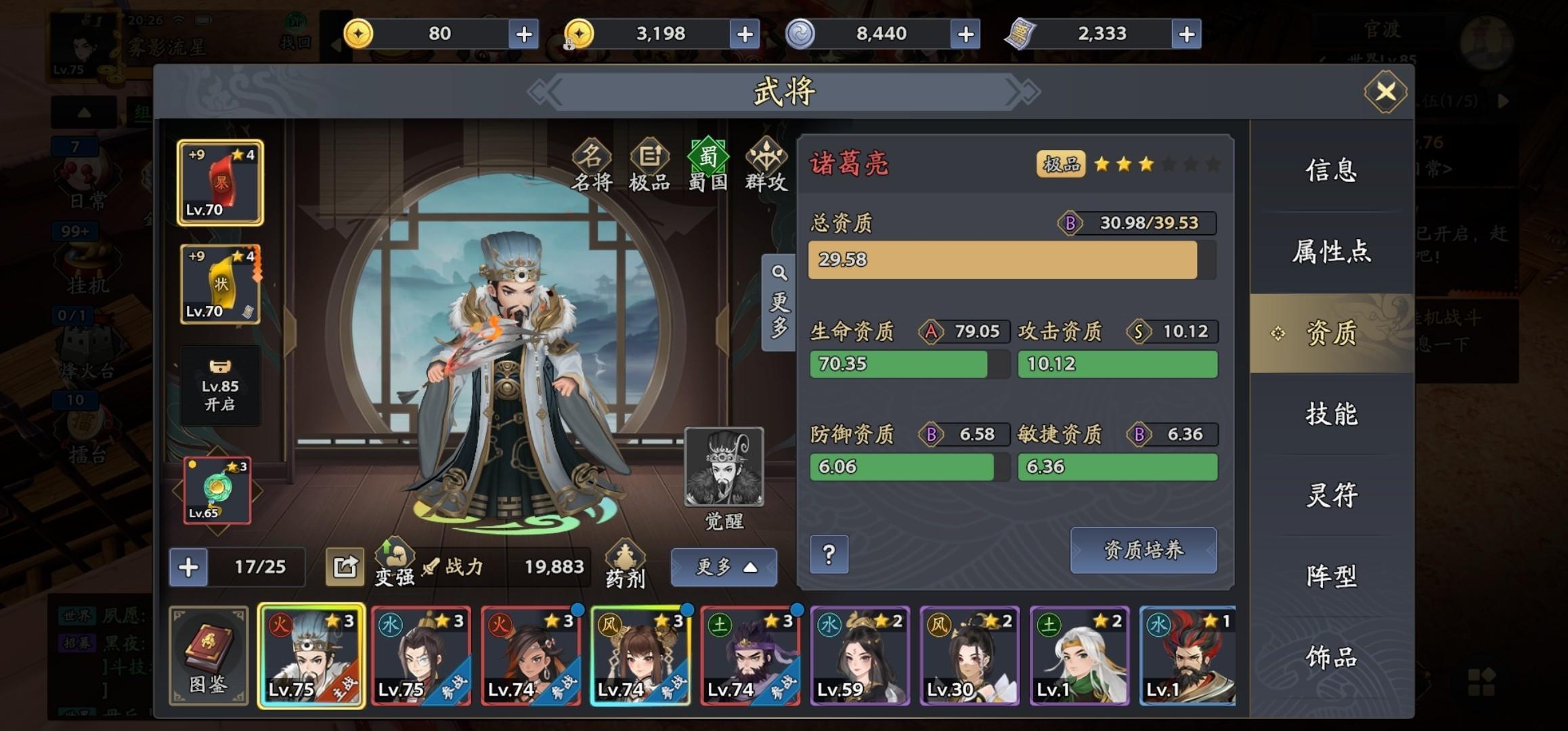Open the 图鉴 handbook icon

(x=208, y=655)
